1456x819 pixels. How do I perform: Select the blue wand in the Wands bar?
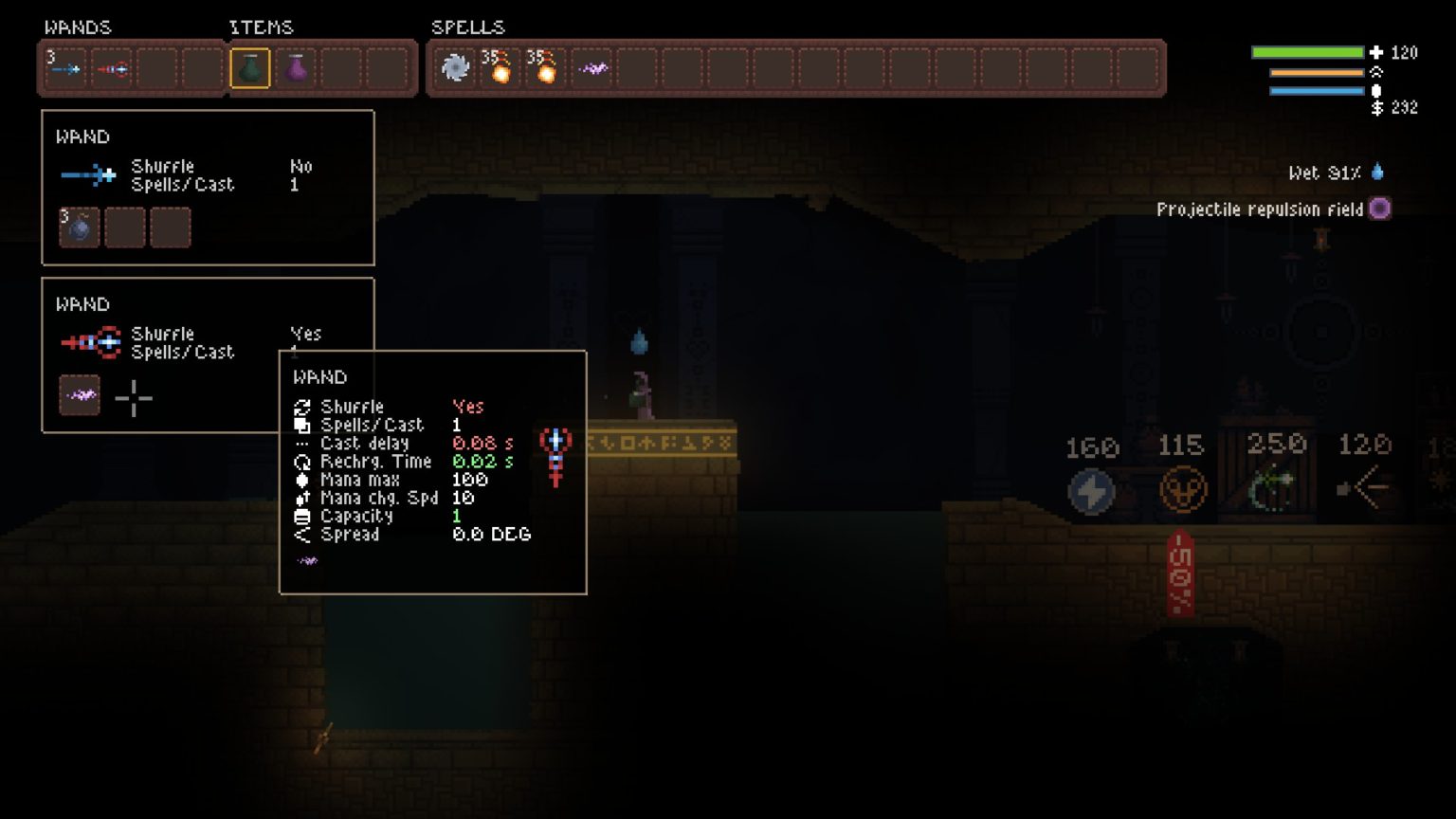click(x=65, y=68)
